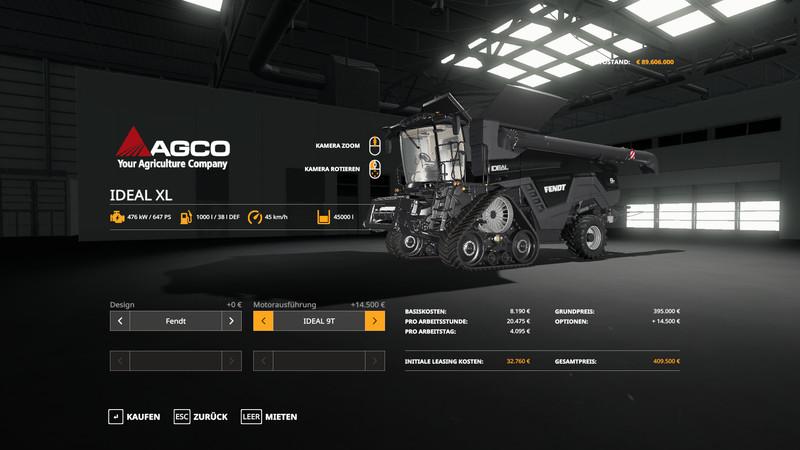Select the next Design option after Fendt

pyautogui.click(x=231, y=321)
